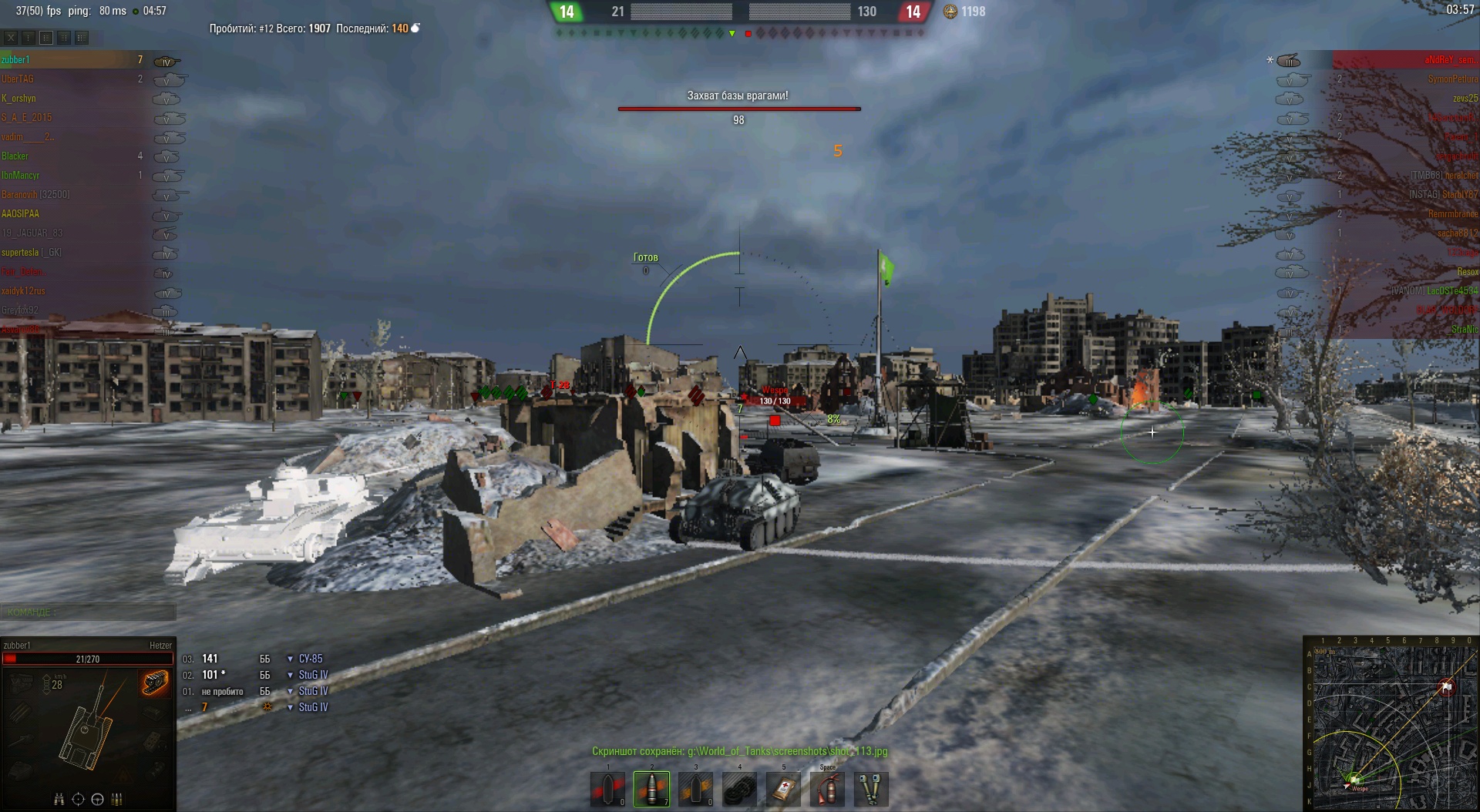Screen dimensions: 1480x812
Task: Select the empty red-striped shell slot
Action: [x=607, y=789]
